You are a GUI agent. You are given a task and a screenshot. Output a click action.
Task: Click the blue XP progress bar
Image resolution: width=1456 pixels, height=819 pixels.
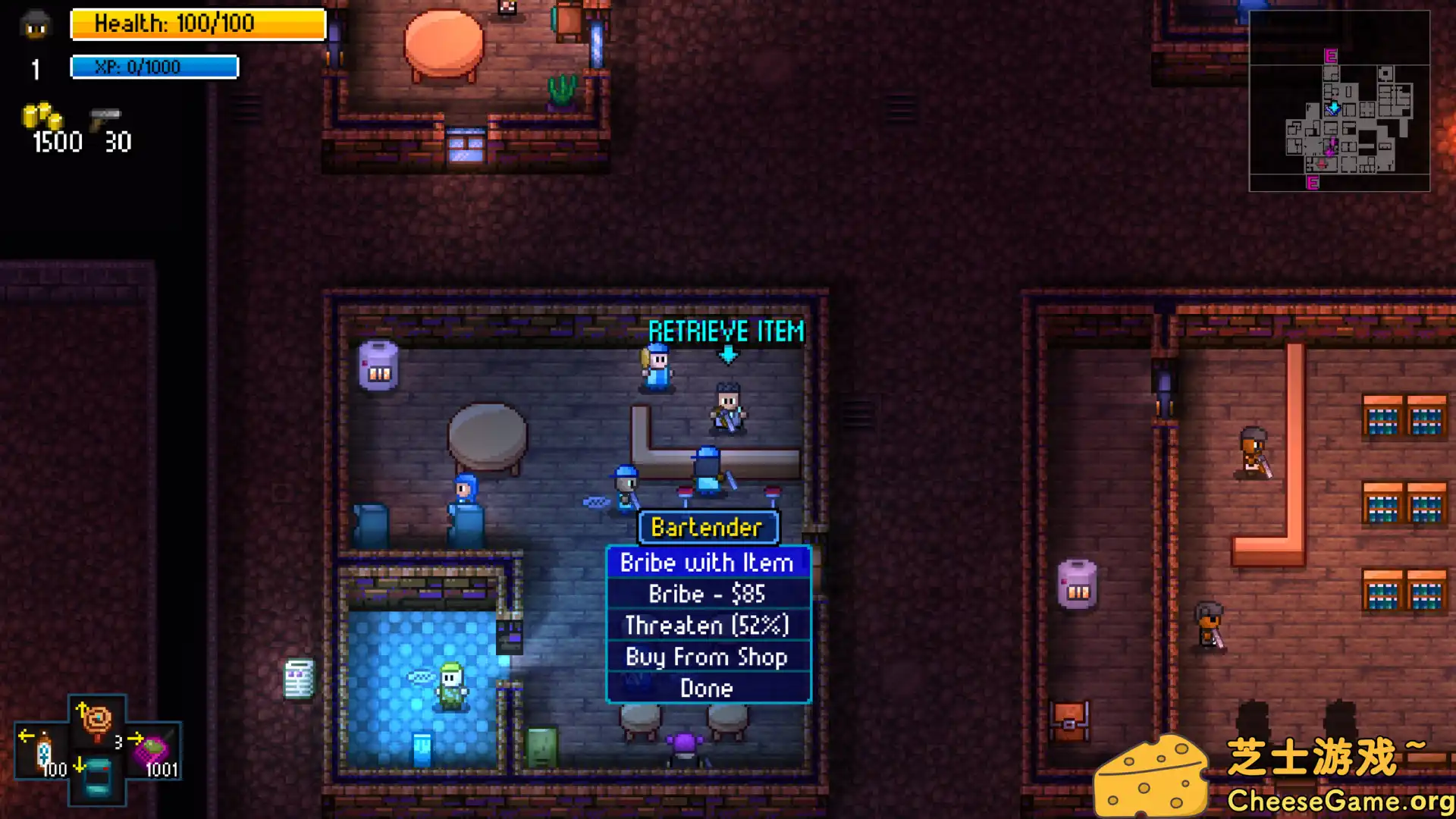point(154,67)
